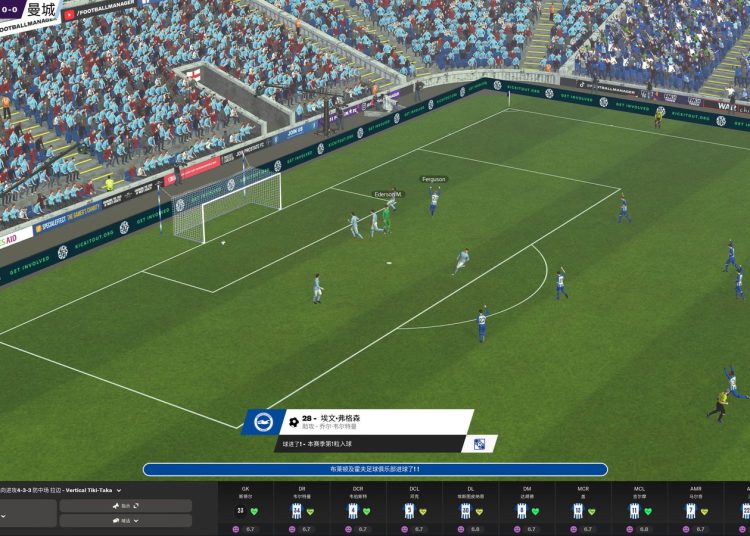Select the MCR player card
This screenshot has height=536, width=750.
(x=583, y=508)
